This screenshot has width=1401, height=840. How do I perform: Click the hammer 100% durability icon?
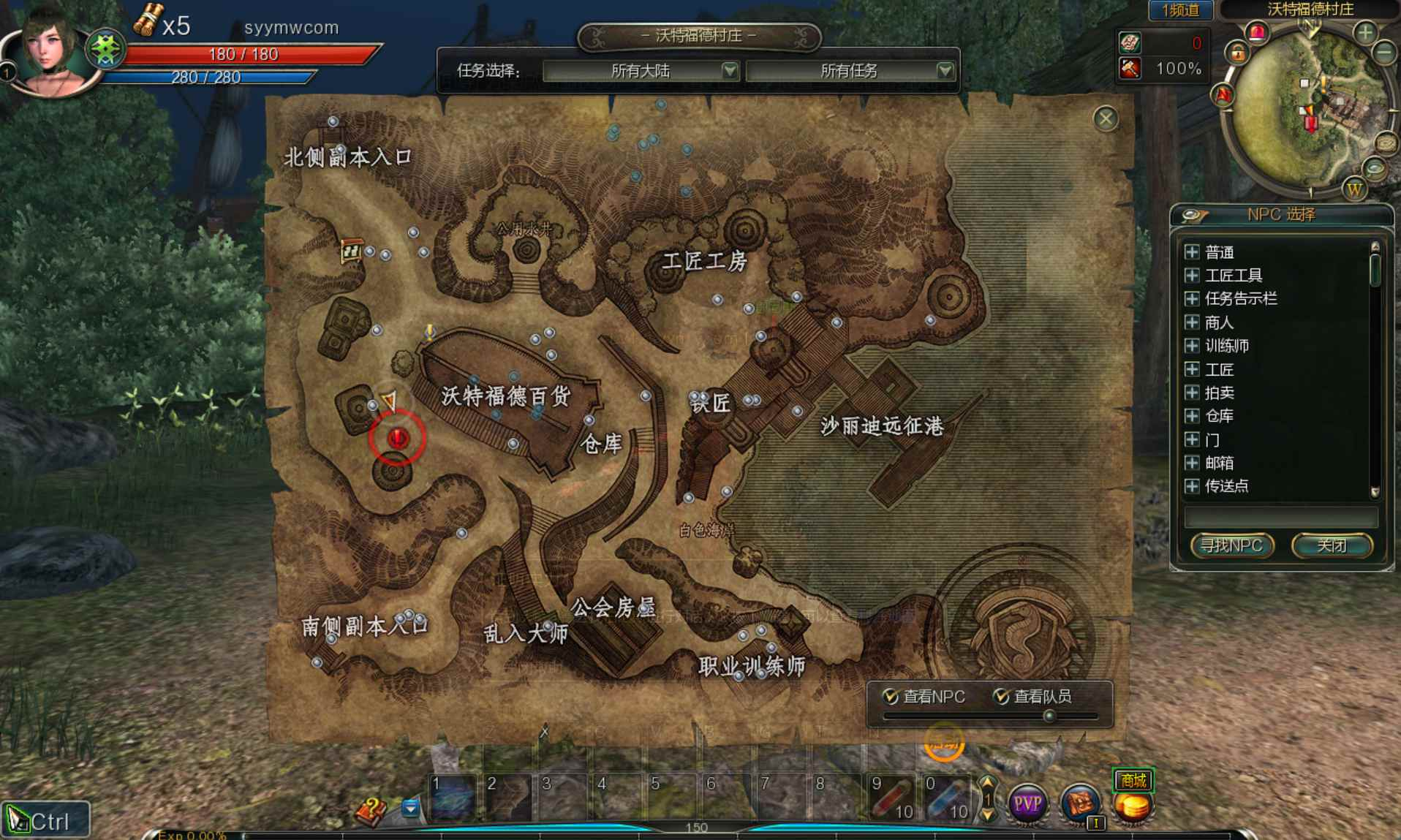click(x=1130, y=69)
